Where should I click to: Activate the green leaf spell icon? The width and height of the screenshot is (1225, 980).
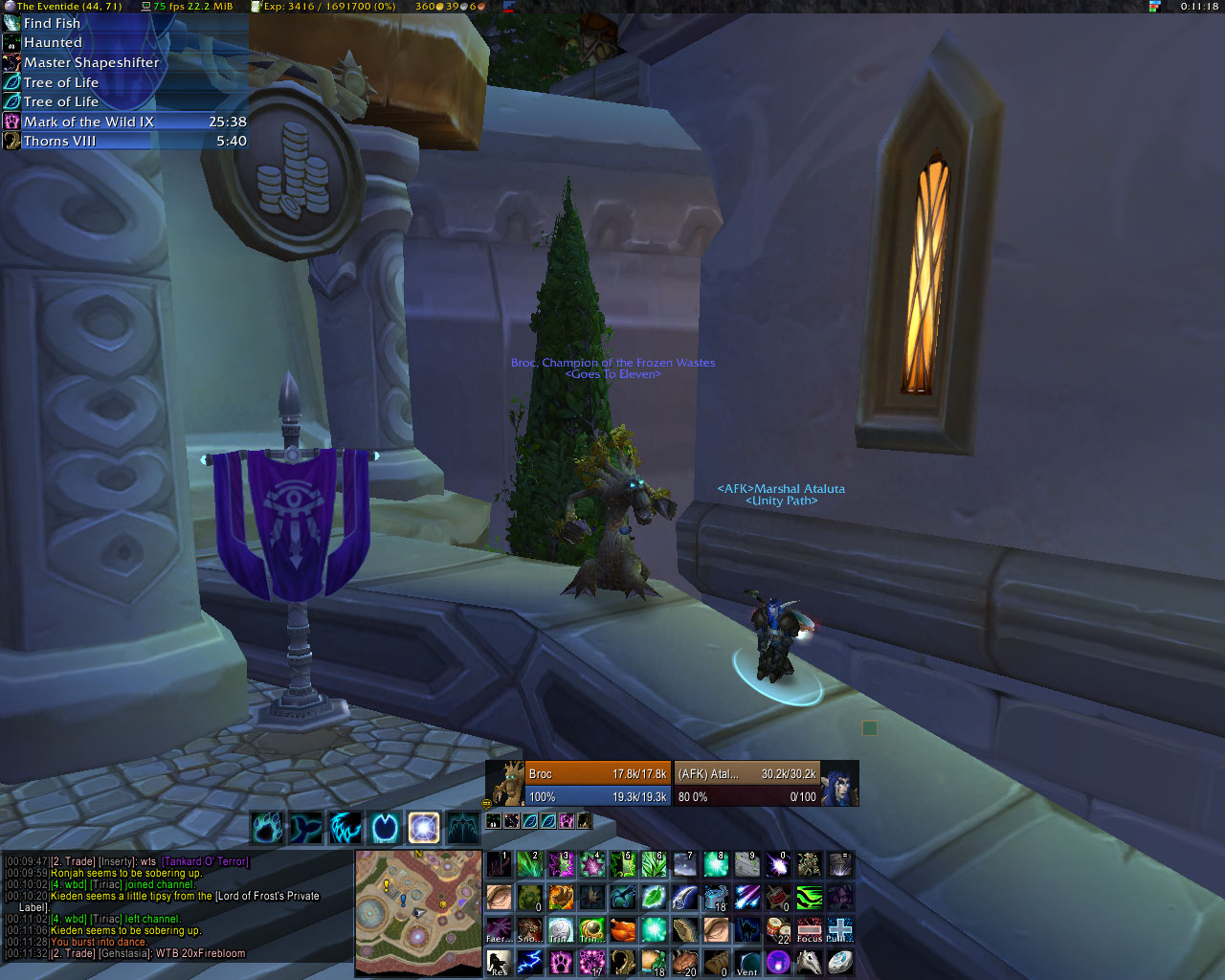pos(655,898)
